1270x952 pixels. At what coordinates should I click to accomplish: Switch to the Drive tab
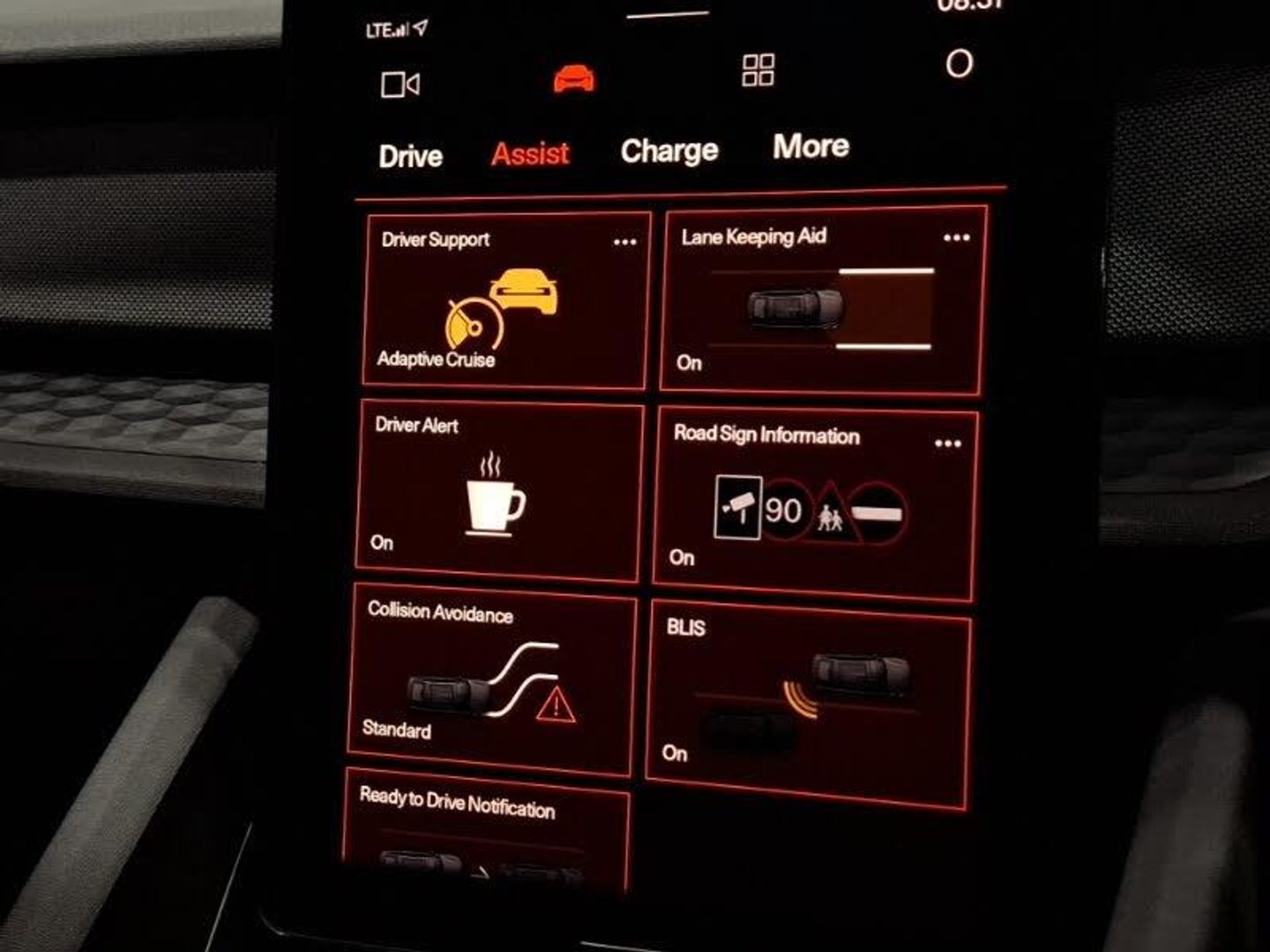(x=410, y=156)
